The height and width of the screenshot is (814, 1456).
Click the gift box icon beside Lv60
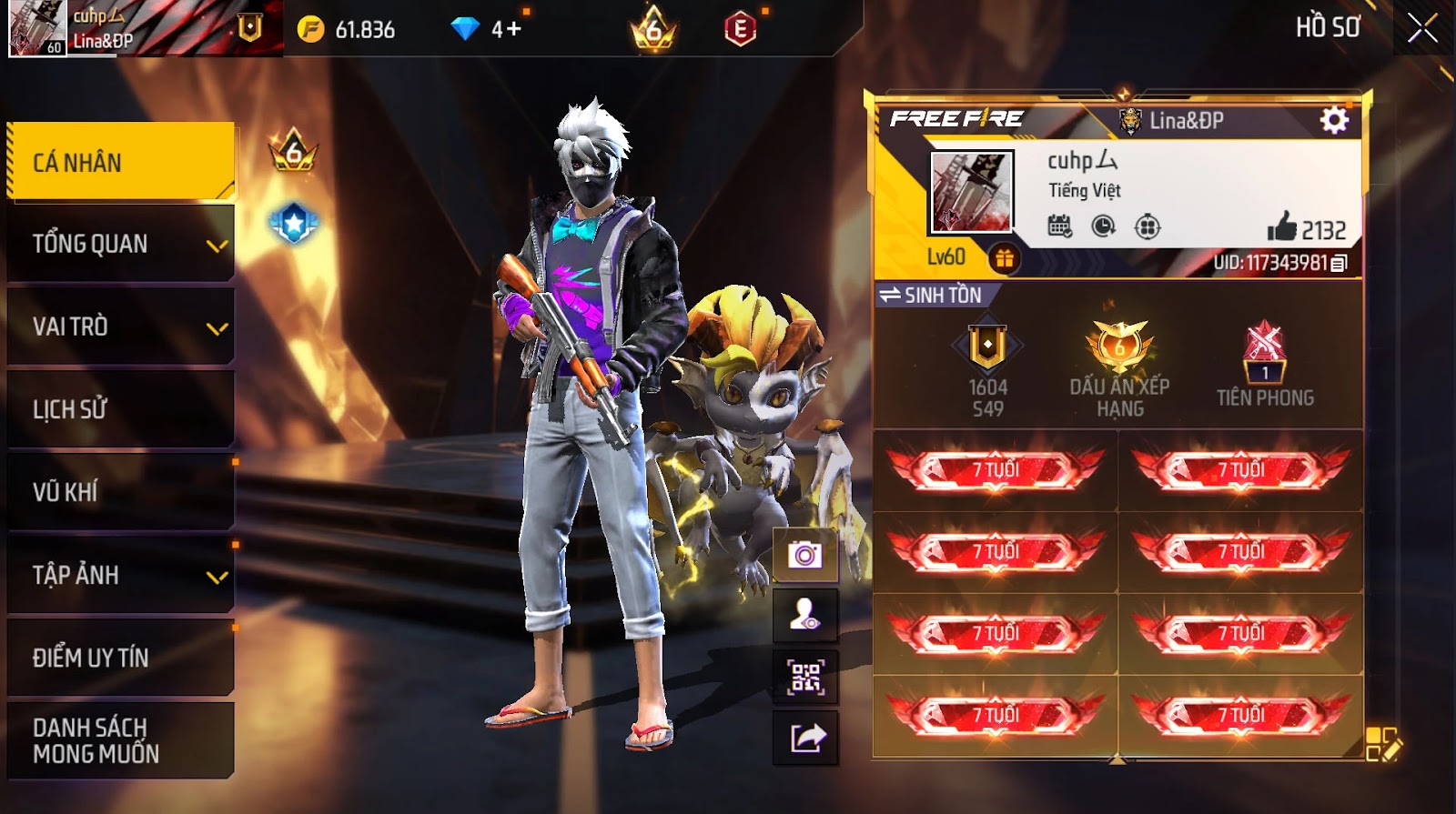coord(1004,259)
